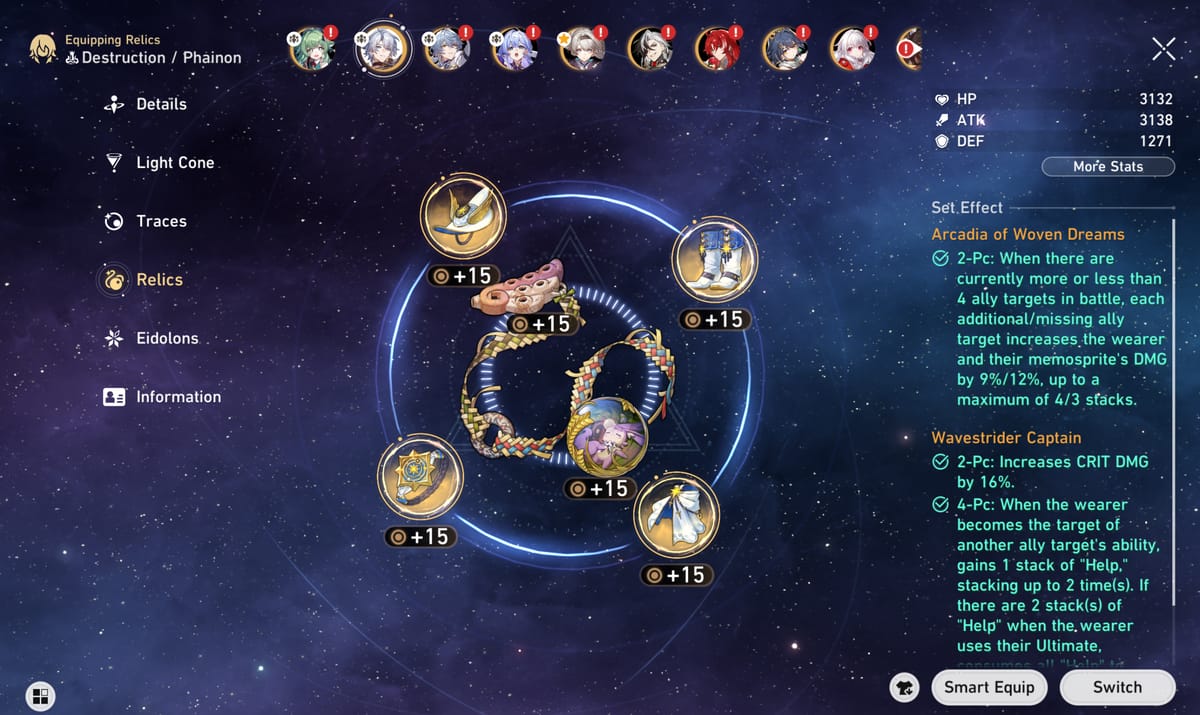1200x715 pixels.
Task: Select the compass-like hands relic
Action: tap(420, 476)
